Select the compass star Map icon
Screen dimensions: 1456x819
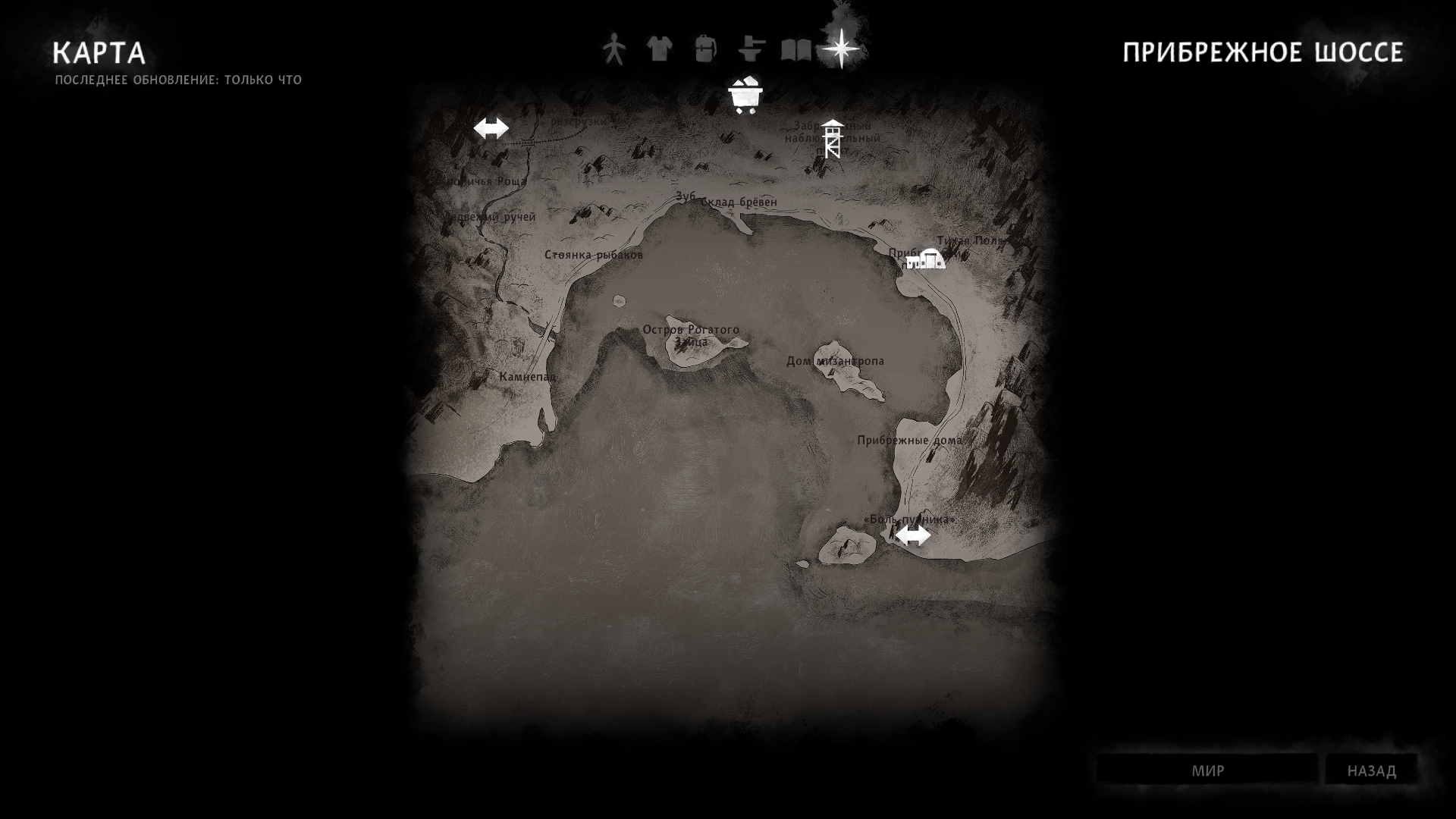[840, 49]
